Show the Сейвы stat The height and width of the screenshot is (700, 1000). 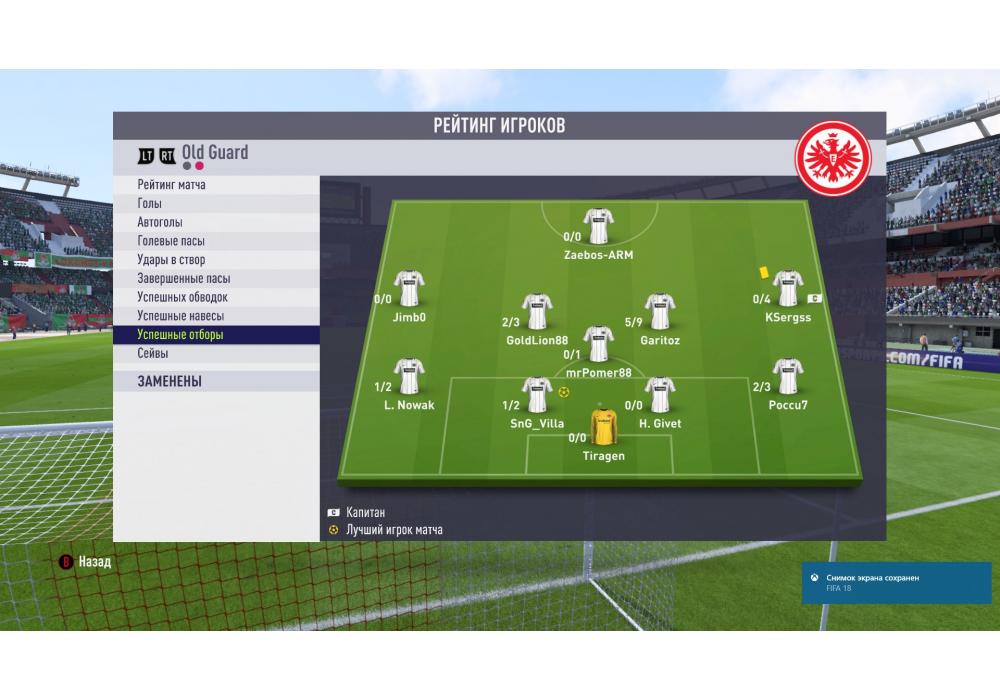tap(153, 354)
